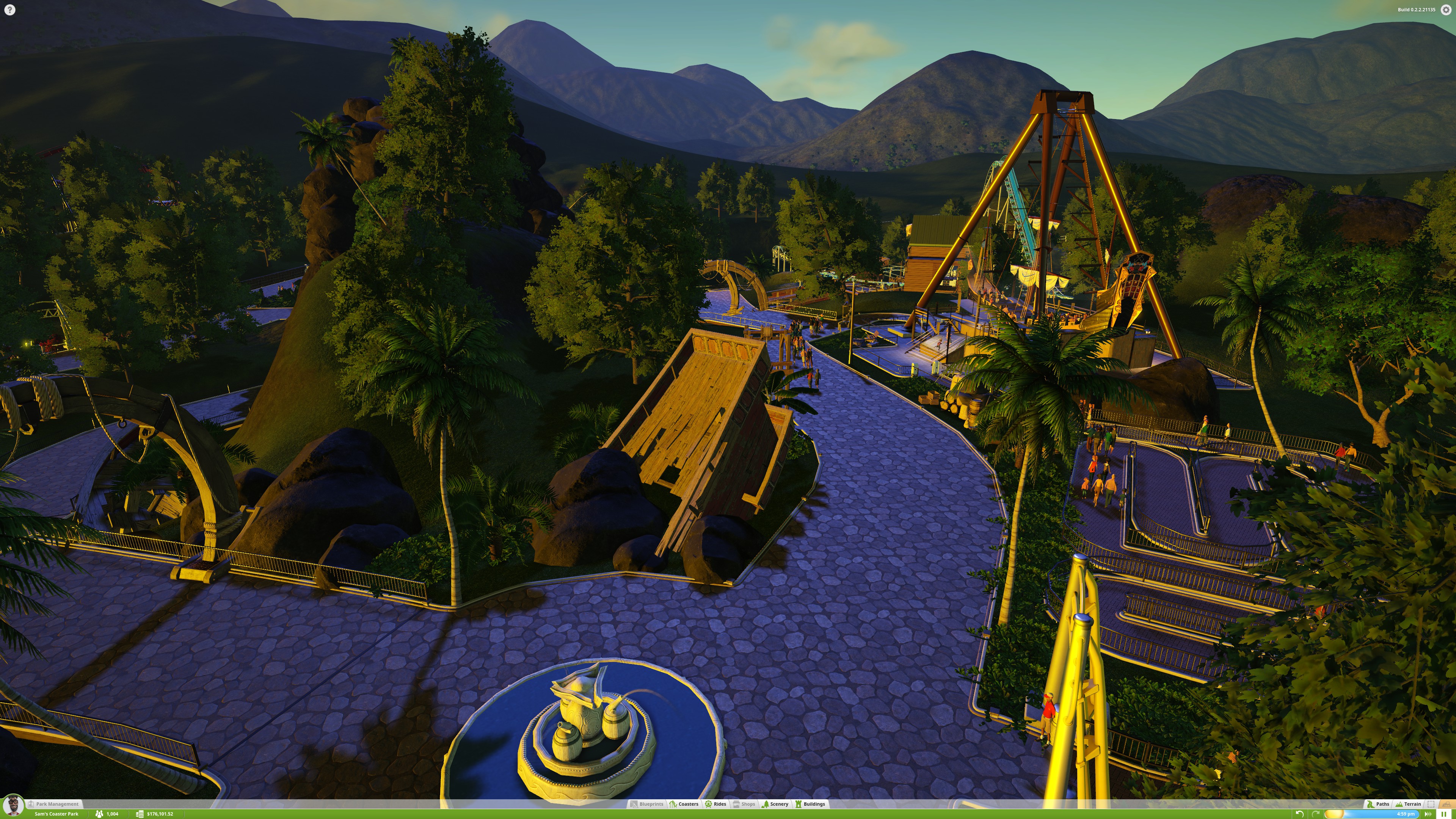1456x819 pixels.
Task: Select the Sam's Coaster Park name
Action: point(56,814)
